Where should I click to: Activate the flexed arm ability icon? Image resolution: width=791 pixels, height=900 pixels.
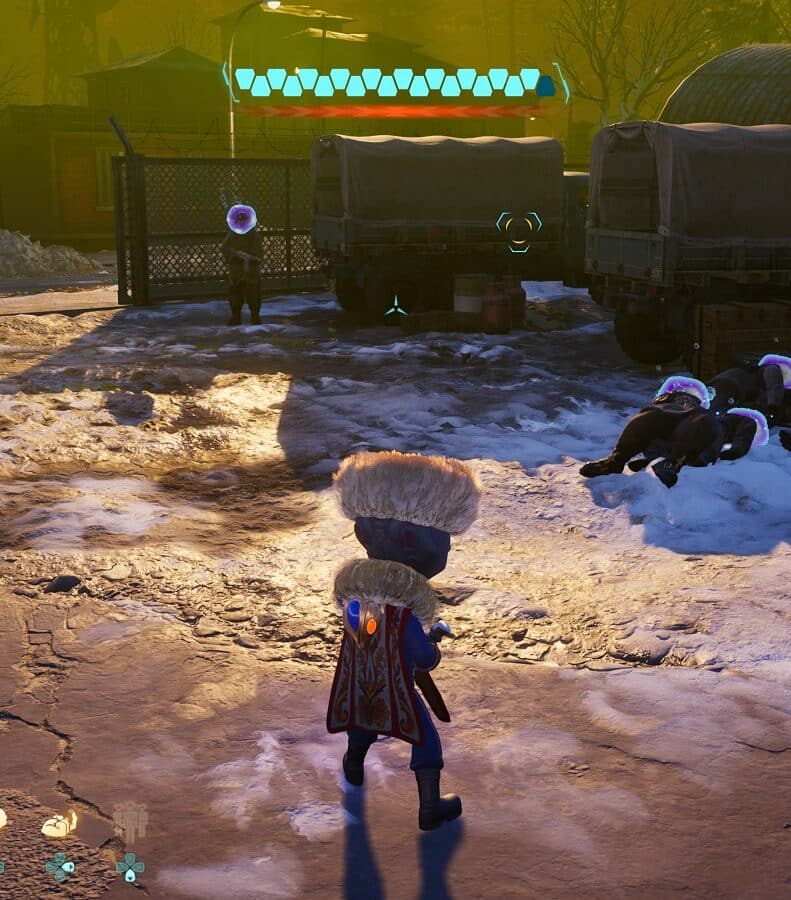59,824
